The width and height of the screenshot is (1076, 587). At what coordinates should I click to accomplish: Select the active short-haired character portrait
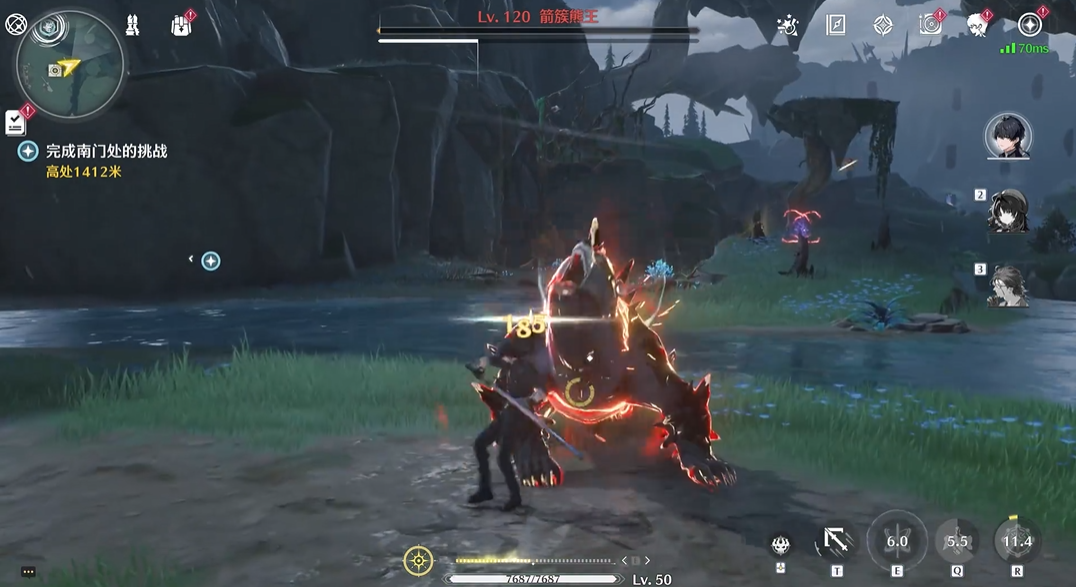point(1007,136)
